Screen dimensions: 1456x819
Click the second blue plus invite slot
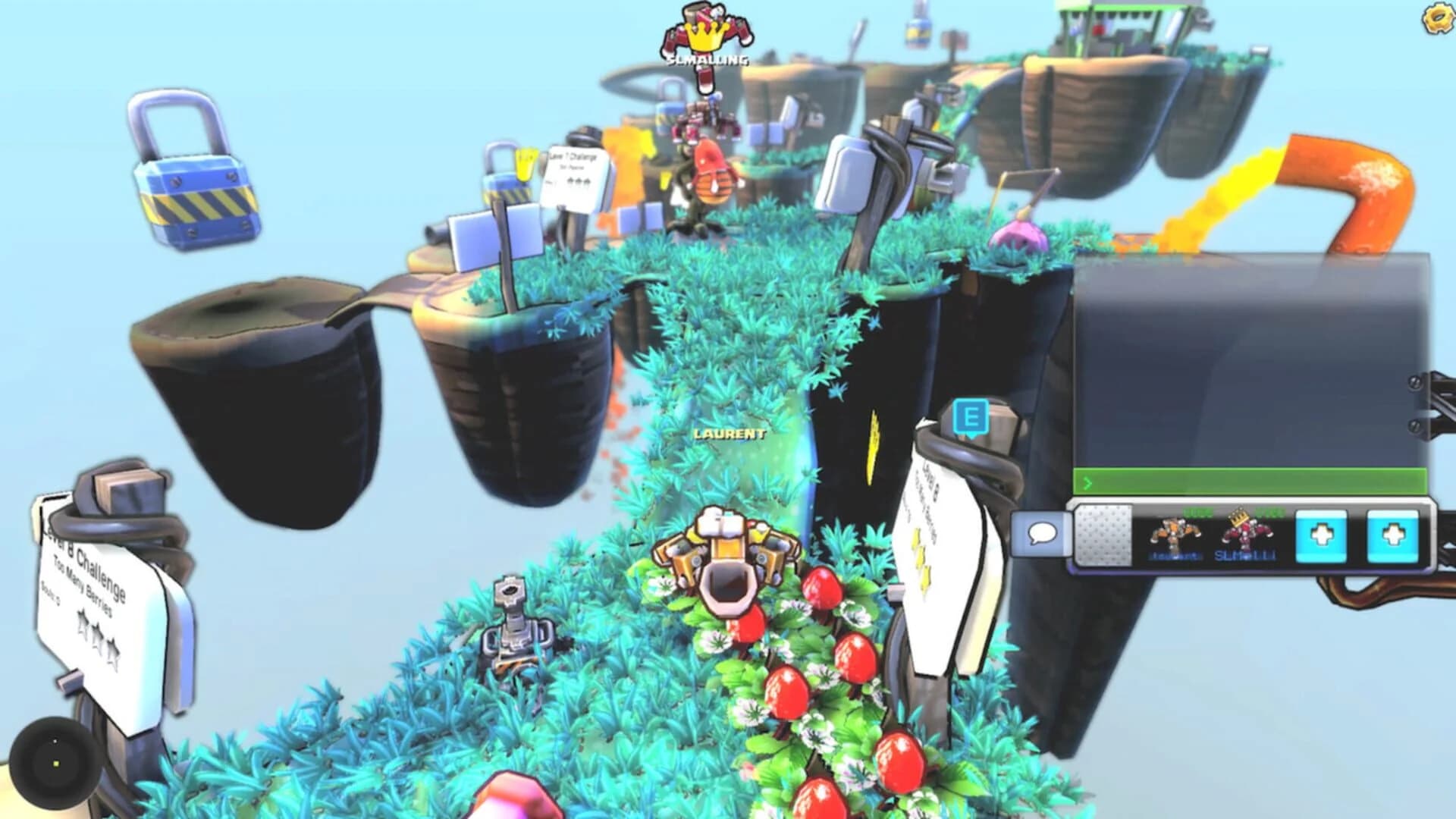point(1394,535)
